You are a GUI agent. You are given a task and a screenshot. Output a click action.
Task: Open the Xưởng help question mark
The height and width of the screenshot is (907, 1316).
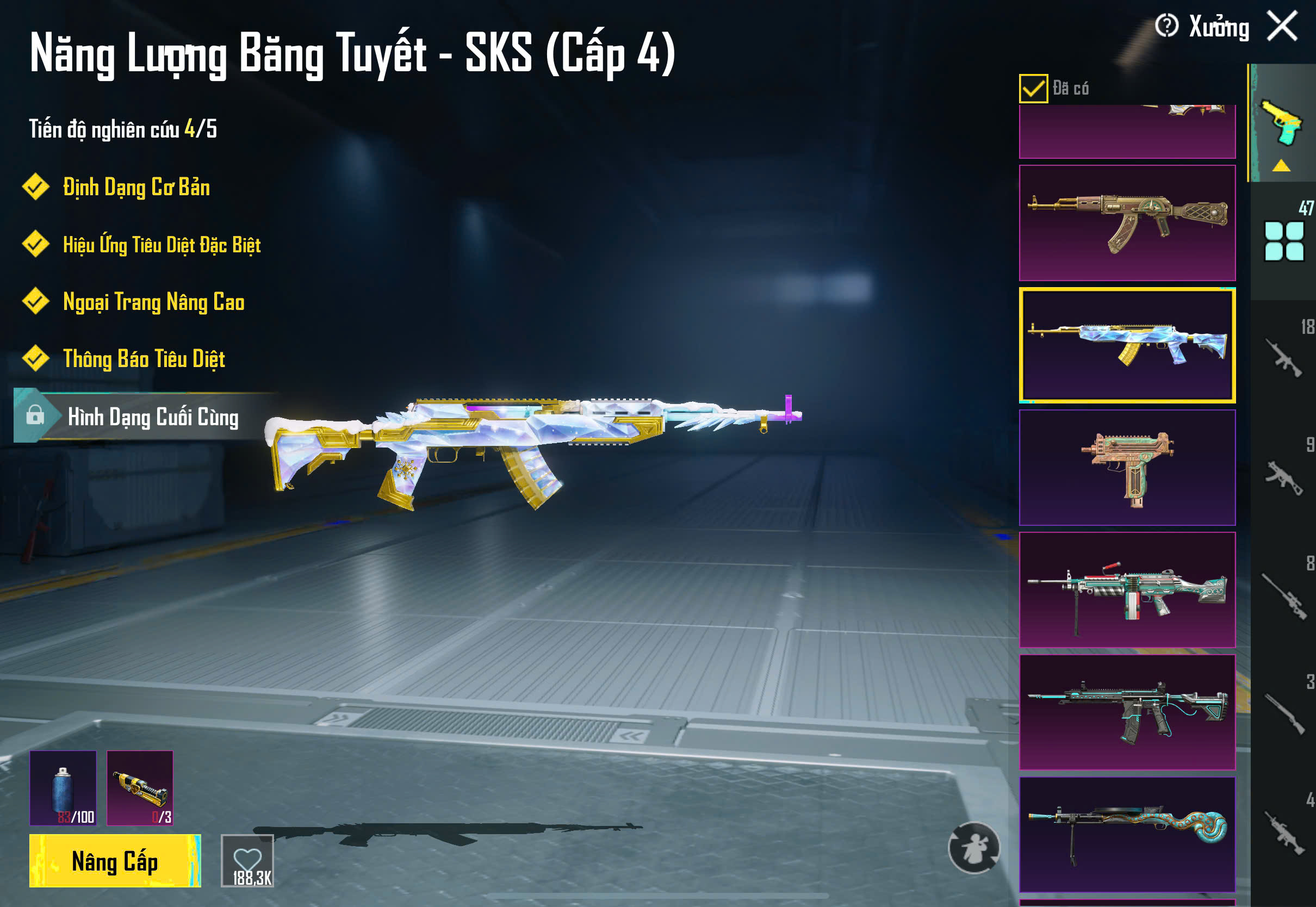tap(1166, 26)
